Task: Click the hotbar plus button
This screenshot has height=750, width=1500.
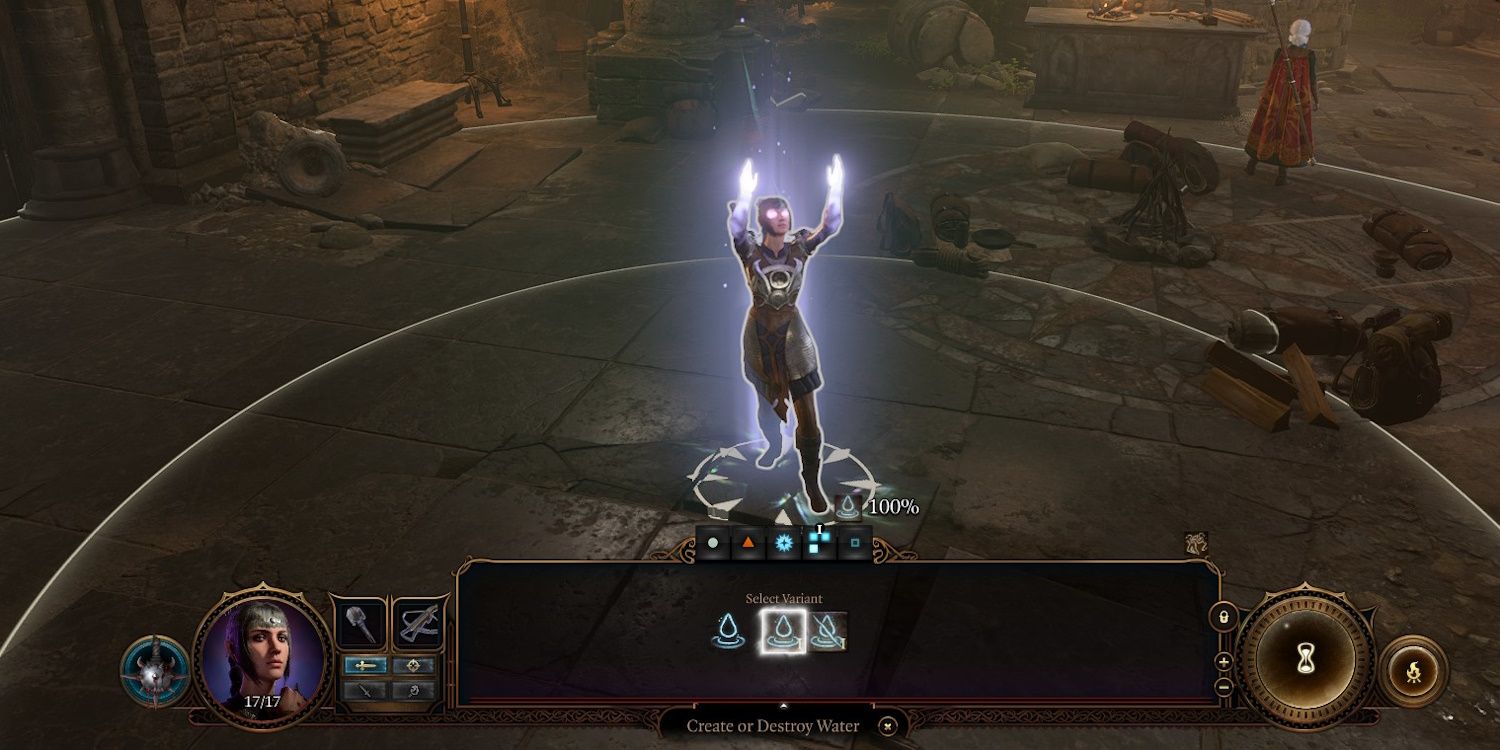Action: (1223, 662)
